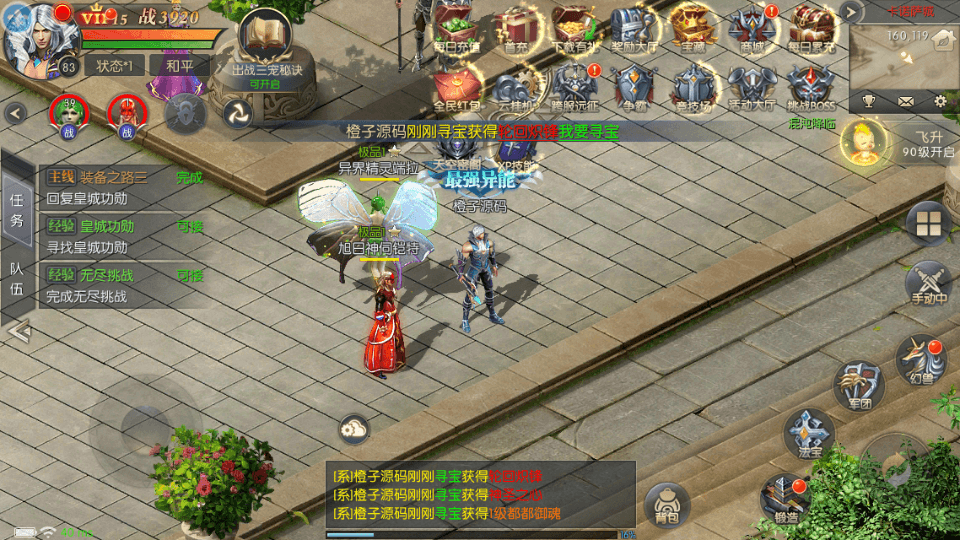Click the 和平 peace mode button

[178, 65]
